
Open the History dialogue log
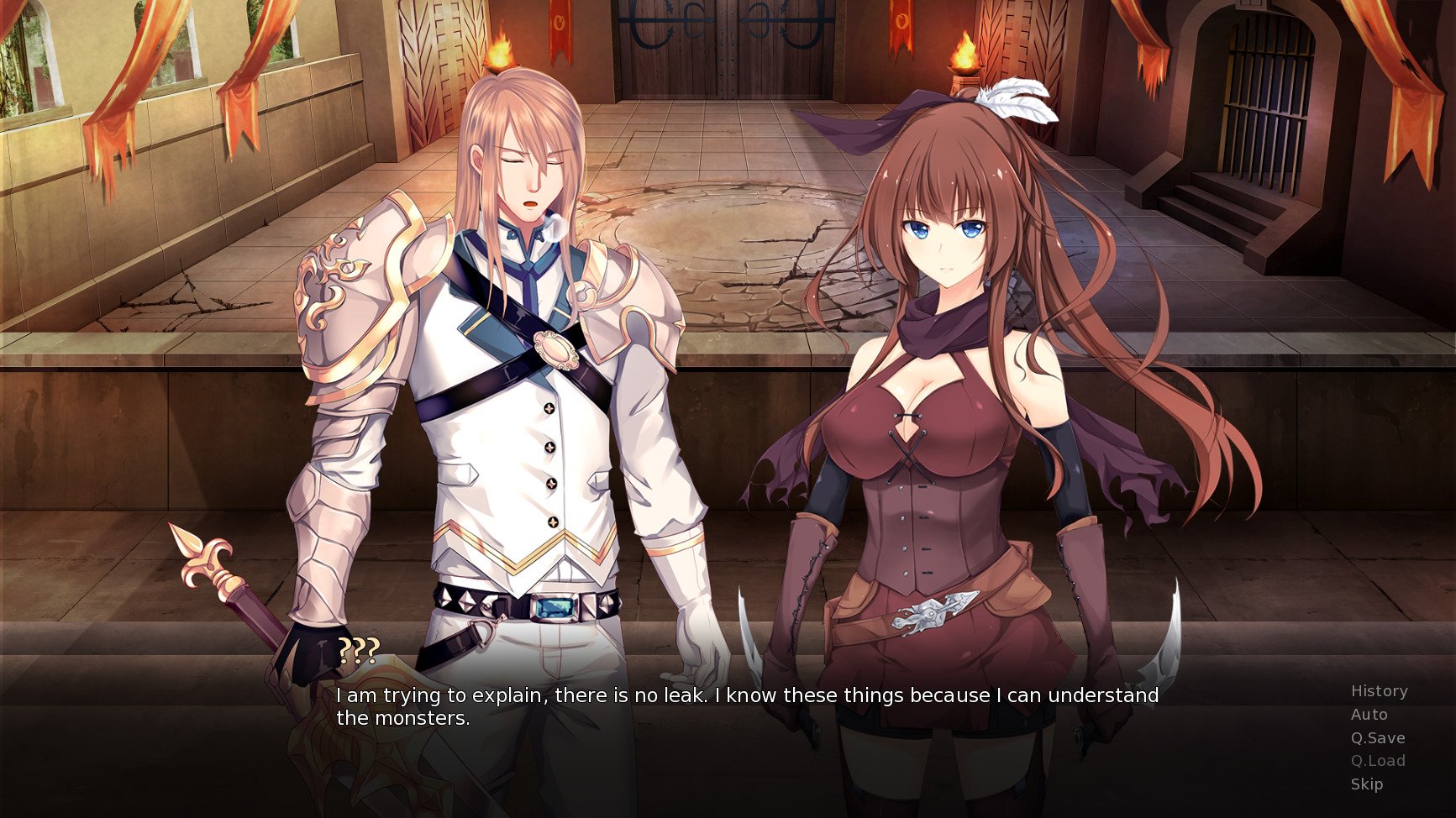pyautogui.click(x=1379, y=691)
